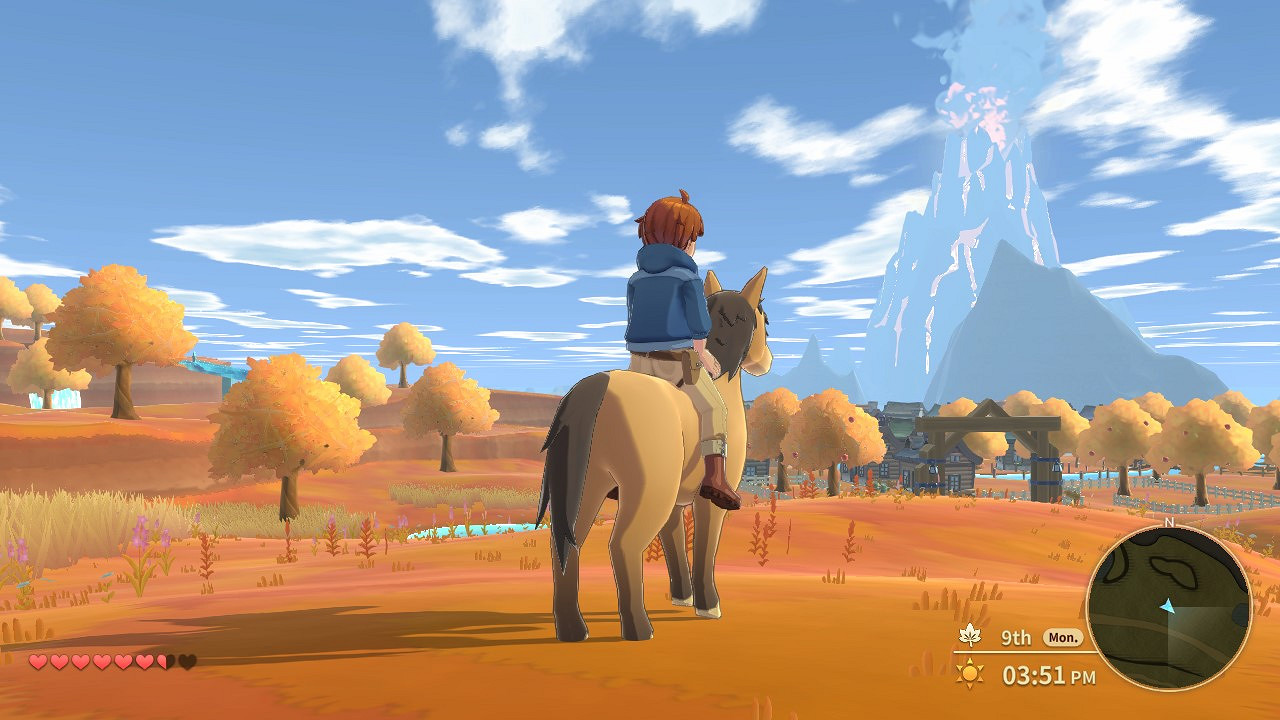Click the empty dark heart
The image size is (1280, 720).
[185, 661]
